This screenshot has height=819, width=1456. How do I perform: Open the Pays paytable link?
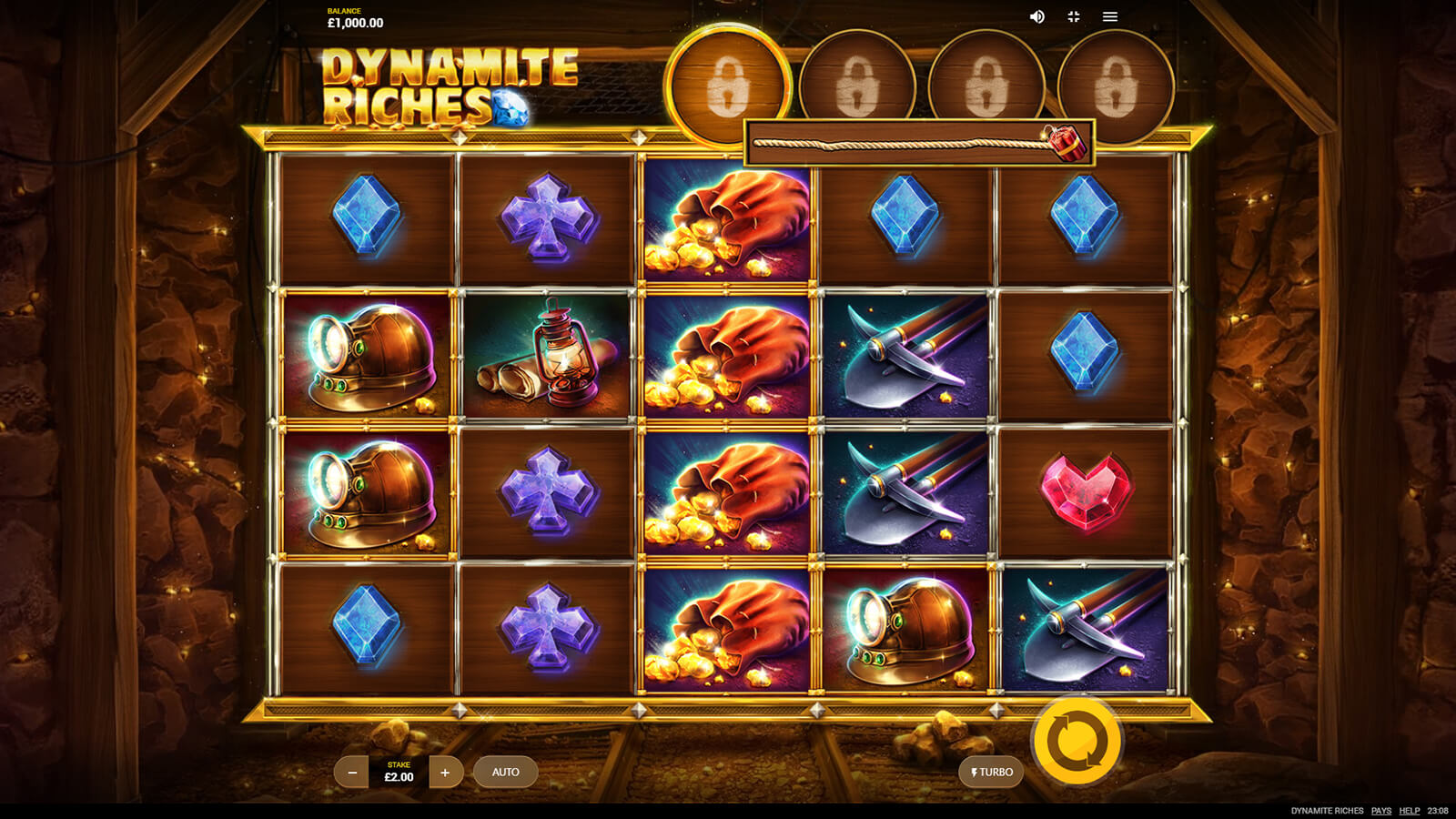click(x=1380, y=811)
